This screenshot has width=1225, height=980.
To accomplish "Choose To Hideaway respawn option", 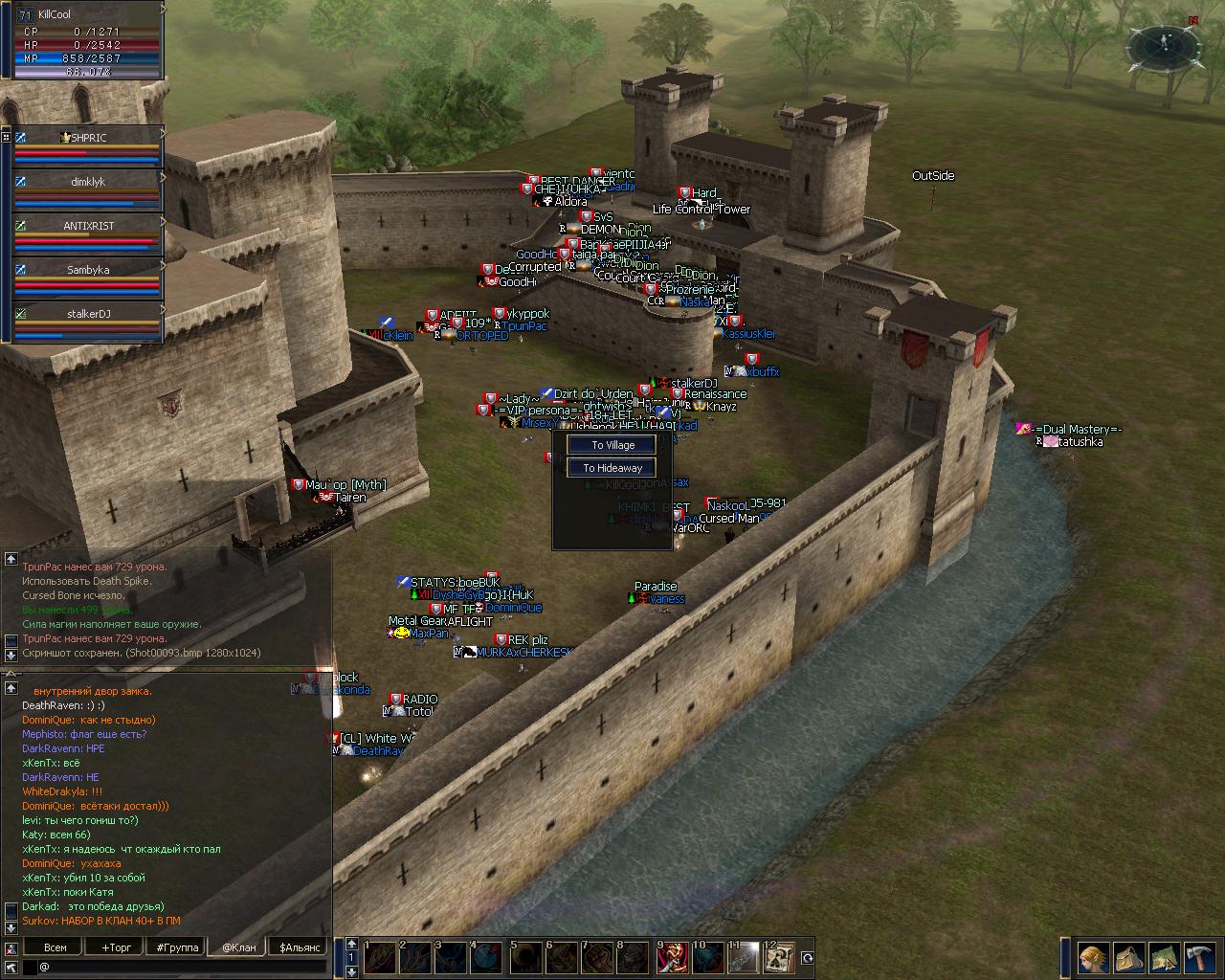I will click(612, 468).
